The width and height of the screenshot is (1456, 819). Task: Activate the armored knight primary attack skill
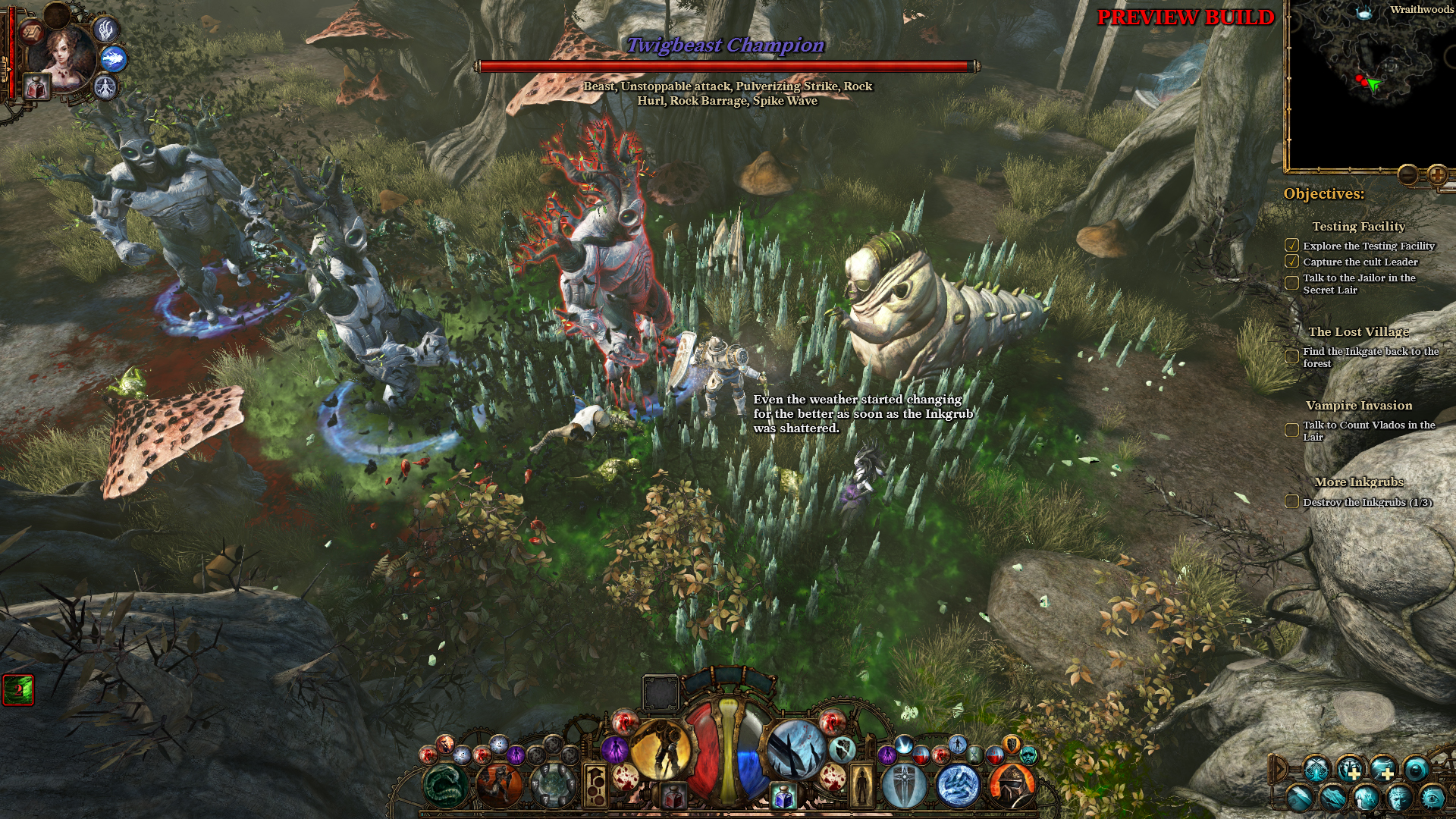(x=661, y=749)
